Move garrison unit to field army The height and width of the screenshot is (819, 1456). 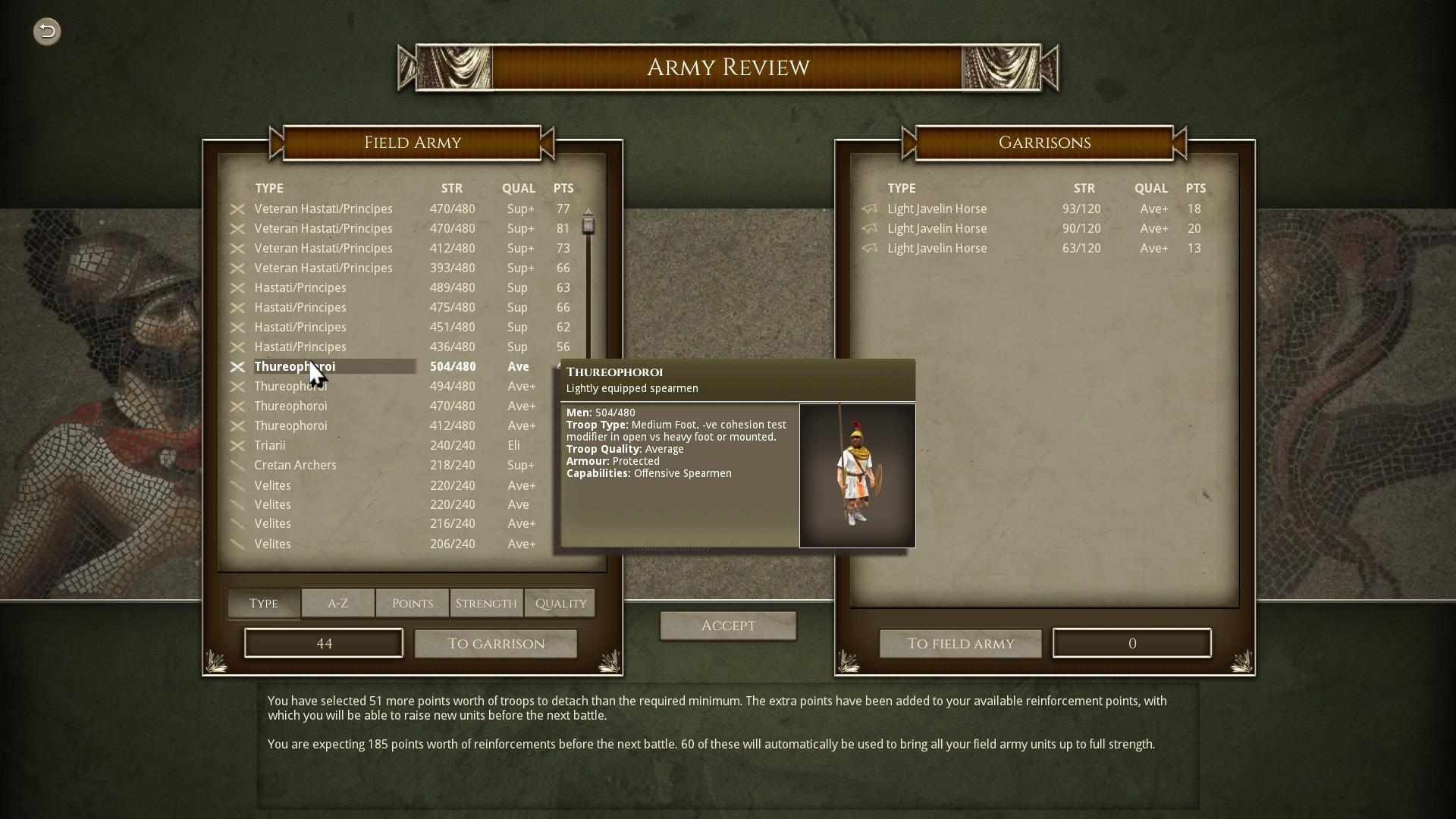[x=960, y=644]
